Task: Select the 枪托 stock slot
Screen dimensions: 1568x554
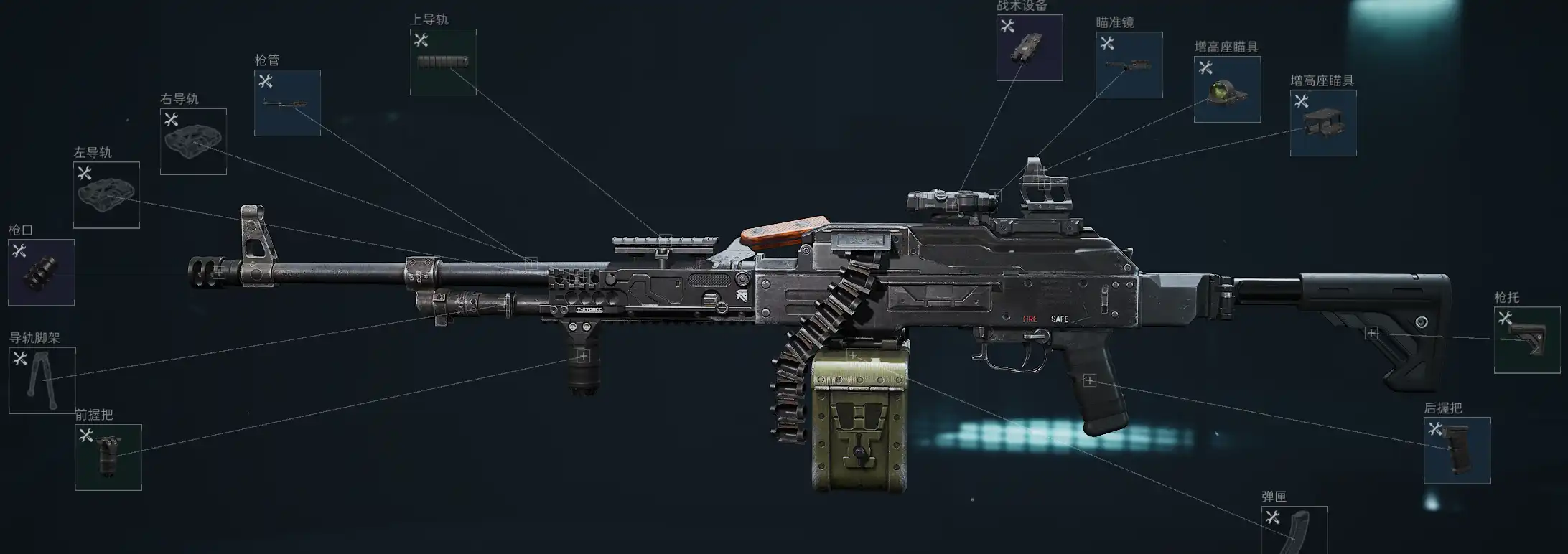Action: tap(1527, 340)
